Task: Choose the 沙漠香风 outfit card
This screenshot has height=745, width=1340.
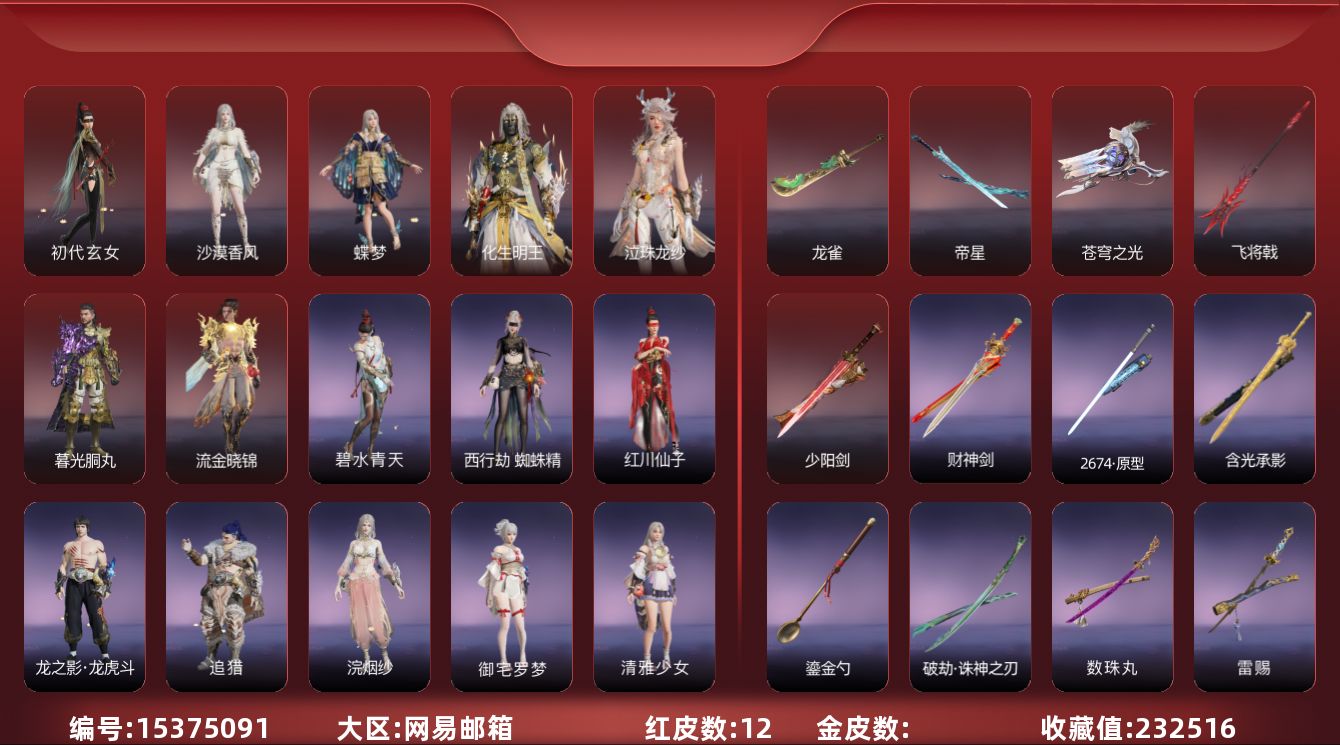Action: 227,180
